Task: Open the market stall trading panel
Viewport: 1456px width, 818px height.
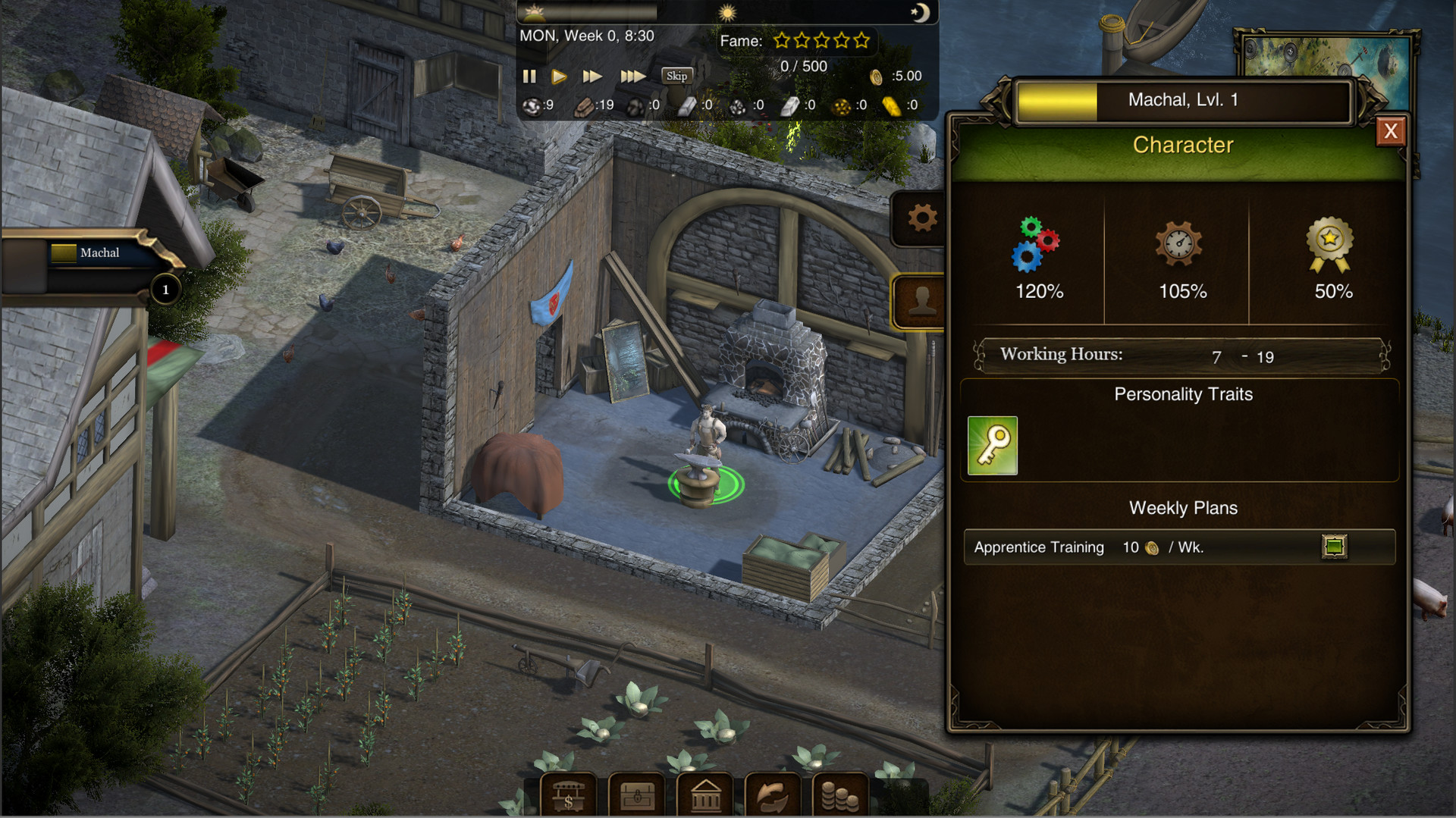Action: [567, 794]
